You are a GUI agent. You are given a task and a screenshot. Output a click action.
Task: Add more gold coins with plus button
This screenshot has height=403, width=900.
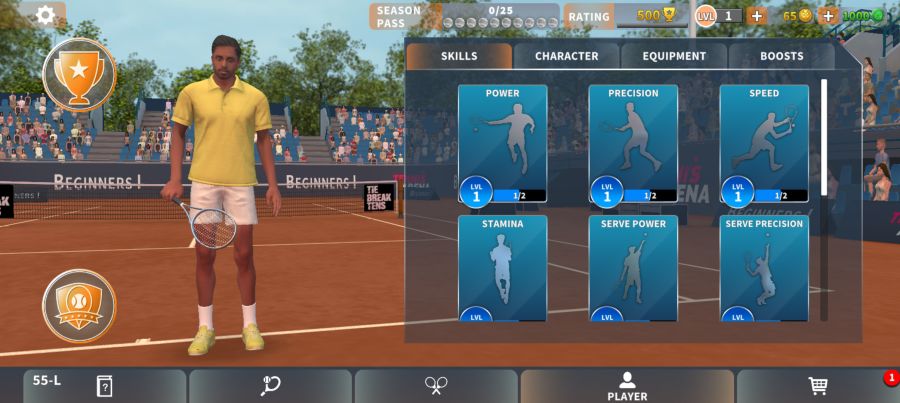[828, 16]
